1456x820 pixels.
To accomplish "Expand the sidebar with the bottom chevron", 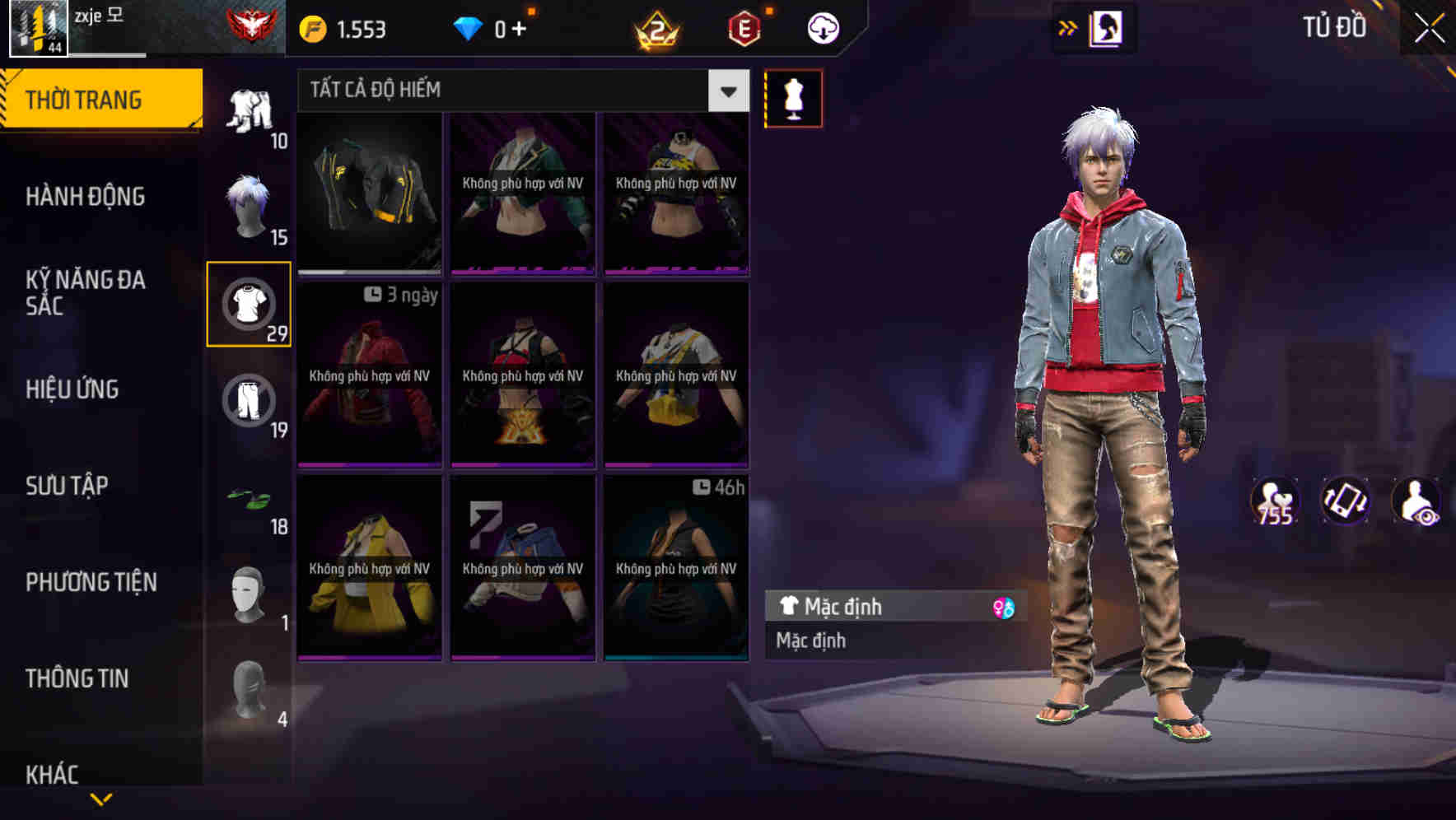I will click(100, 797).
